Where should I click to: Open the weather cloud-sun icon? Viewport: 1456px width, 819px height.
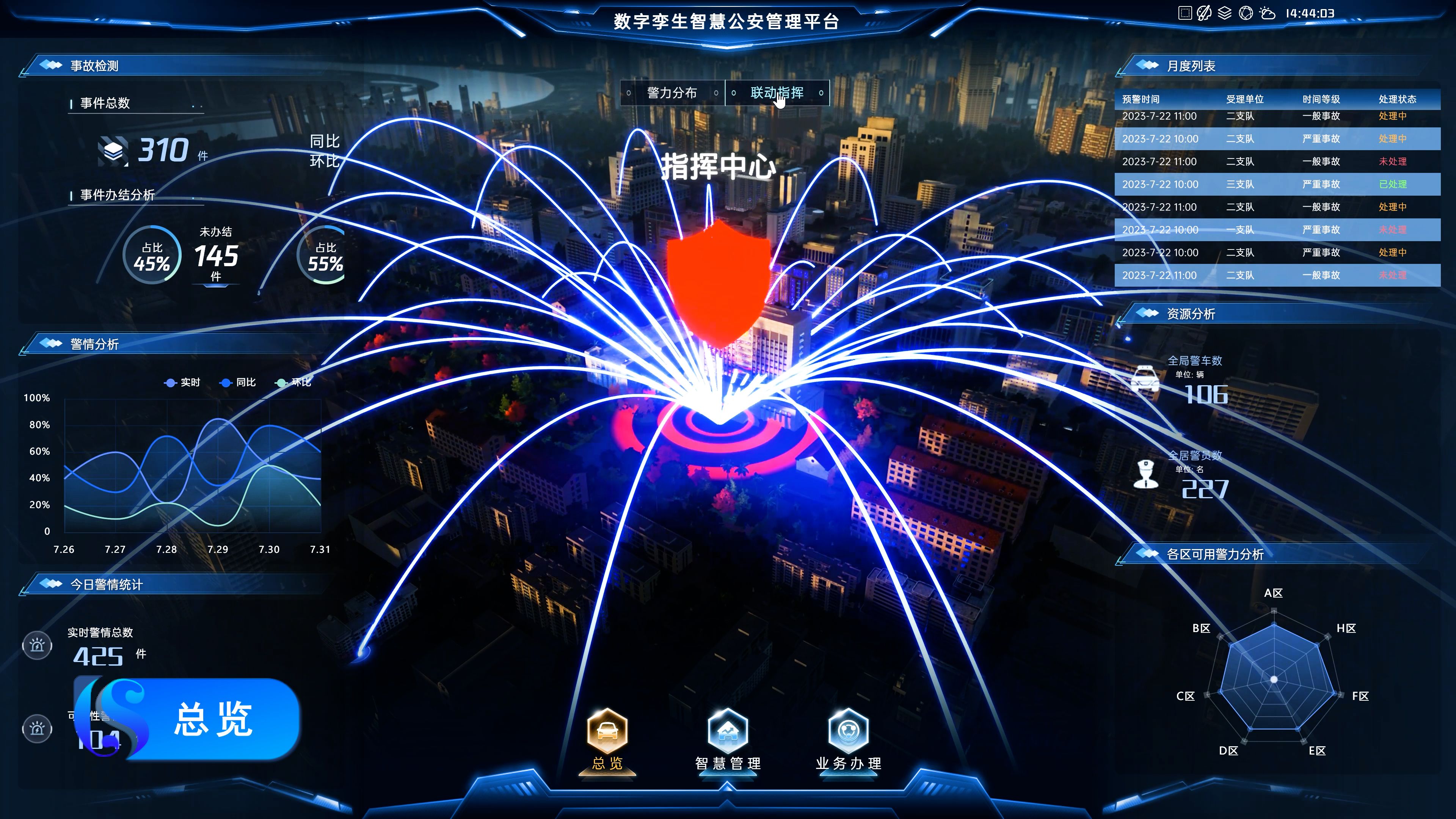point(1268,13)
